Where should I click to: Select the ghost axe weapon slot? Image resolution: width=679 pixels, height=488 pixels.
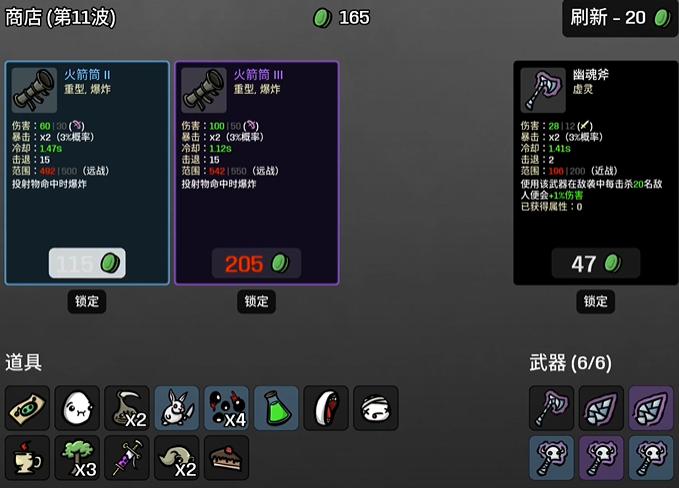point(551,408)
